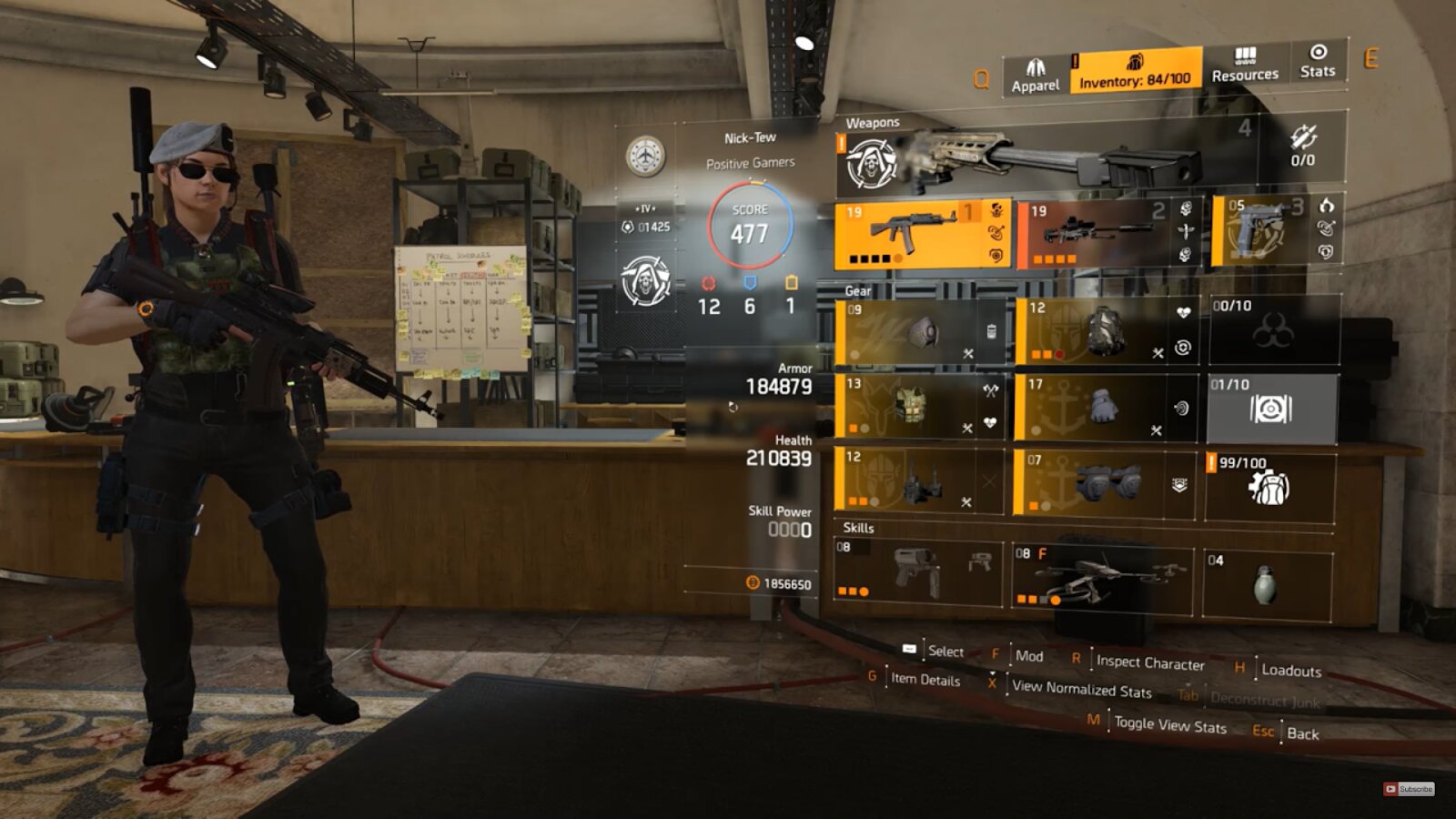
Task: Select the equipped AK-47 assault rifle slot
Action: click(x=919, y=237)
